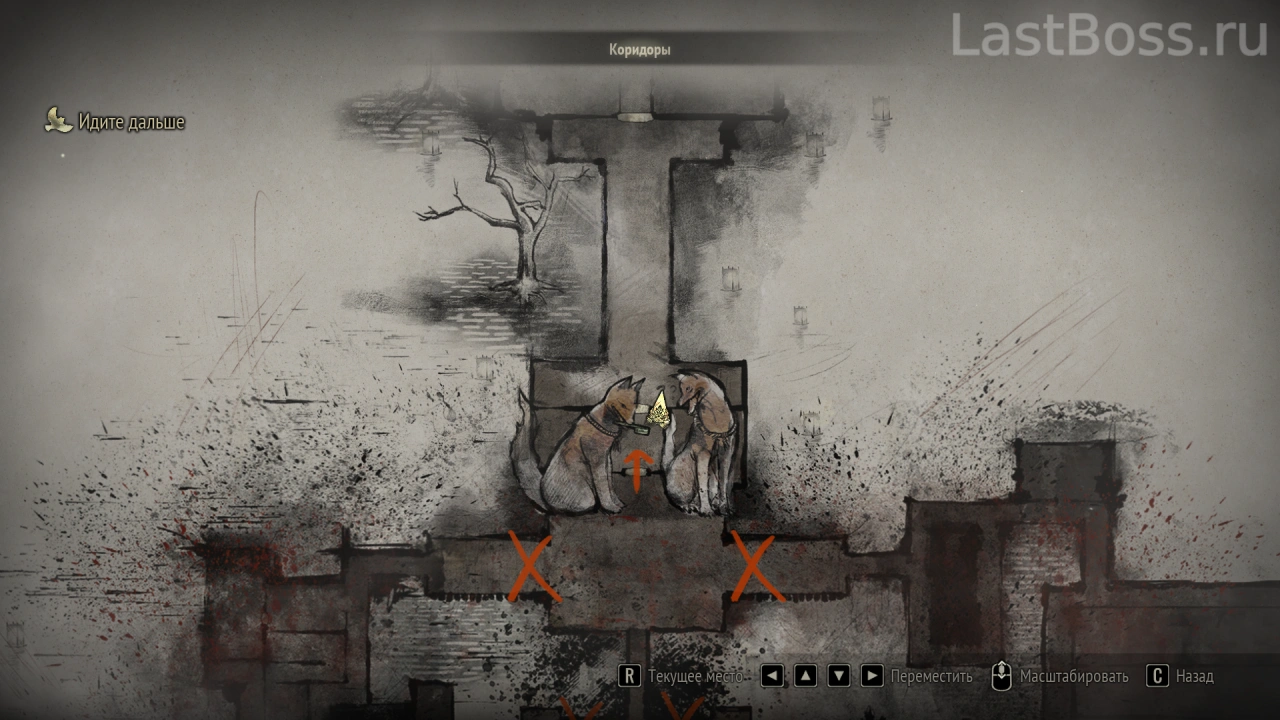Click the orange X blocking the eastern corridor

pos(755,567)
